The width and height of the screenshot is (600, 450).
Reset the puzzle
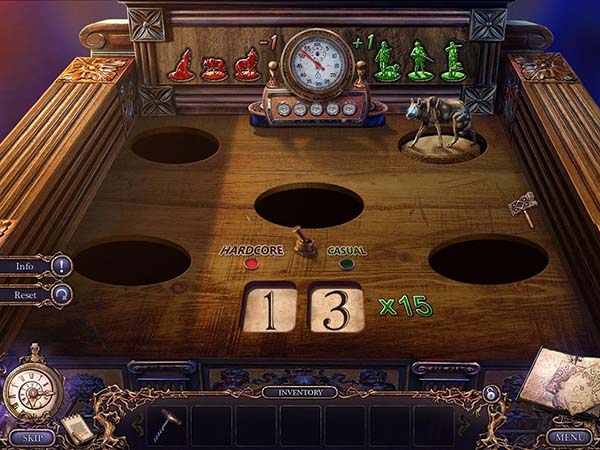[36, 294]
